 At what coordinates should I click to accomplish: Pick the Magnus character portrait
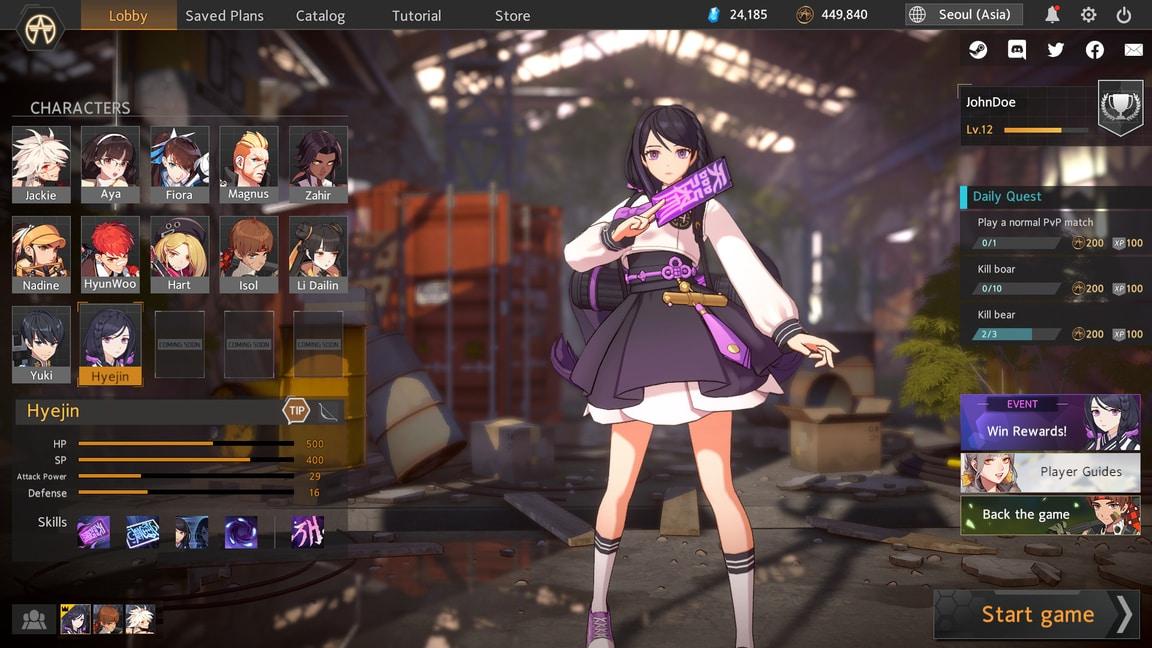tap(248, 164)
